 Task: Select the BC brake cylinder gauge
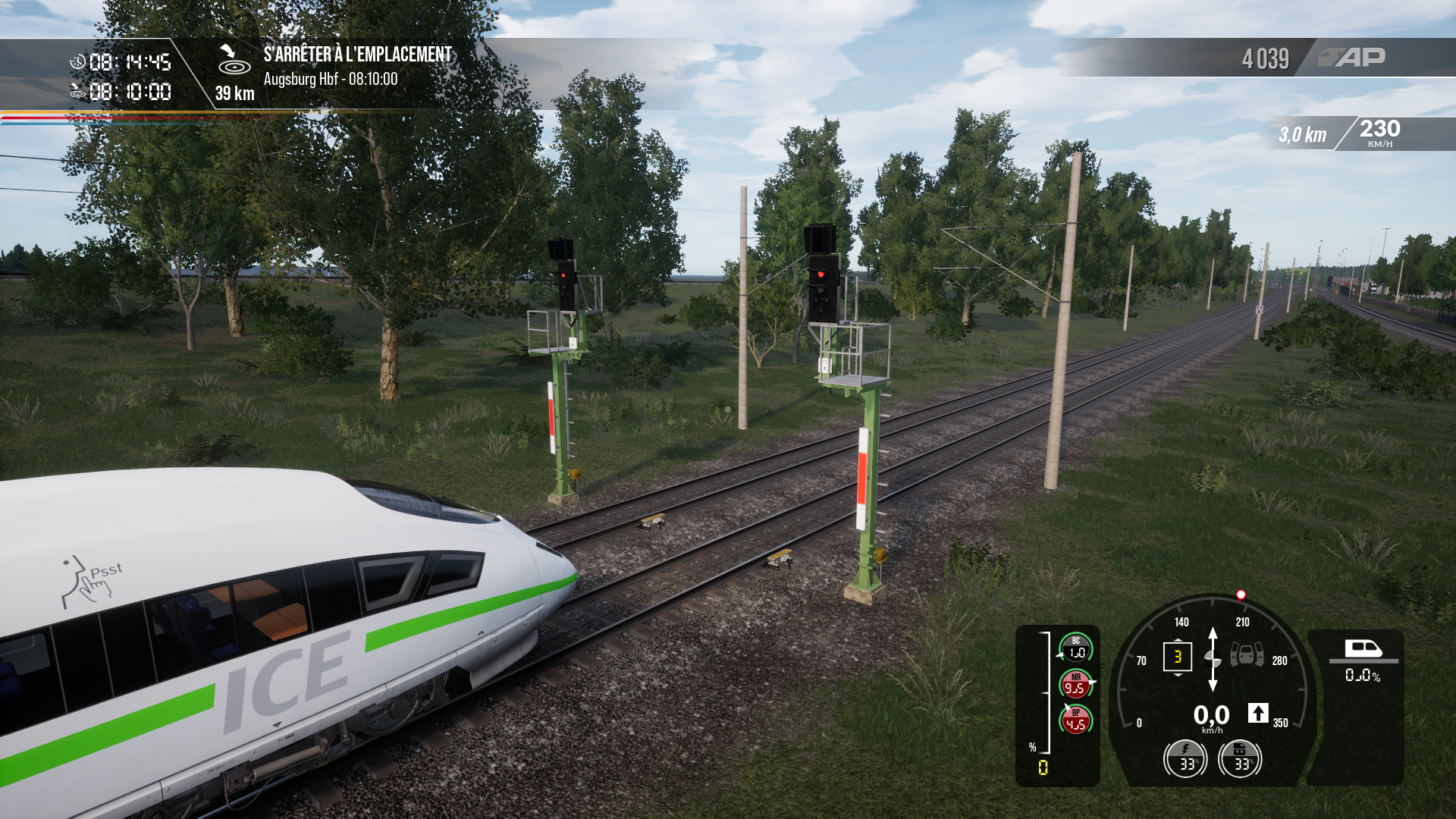click(1075, 648)
